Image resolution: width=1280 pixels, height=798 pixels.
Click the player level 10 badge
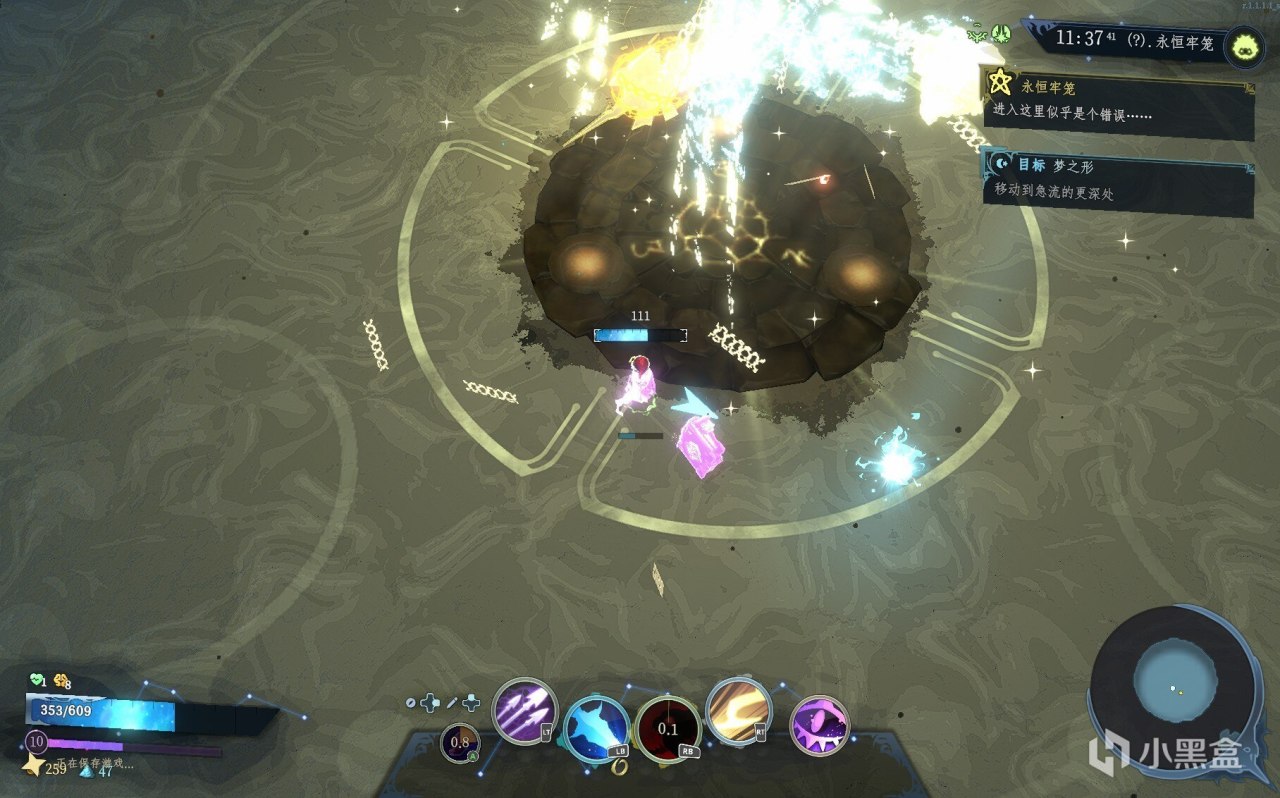pos(36,741)
